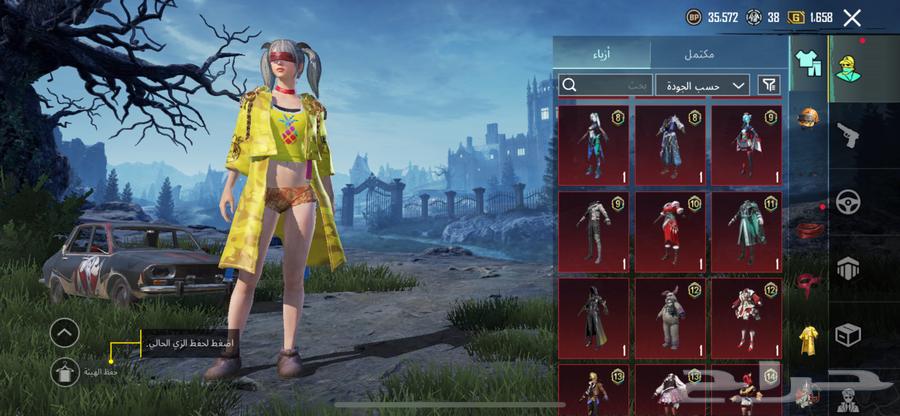Click the search field with magnifier icon

click(x=605, y=85)
